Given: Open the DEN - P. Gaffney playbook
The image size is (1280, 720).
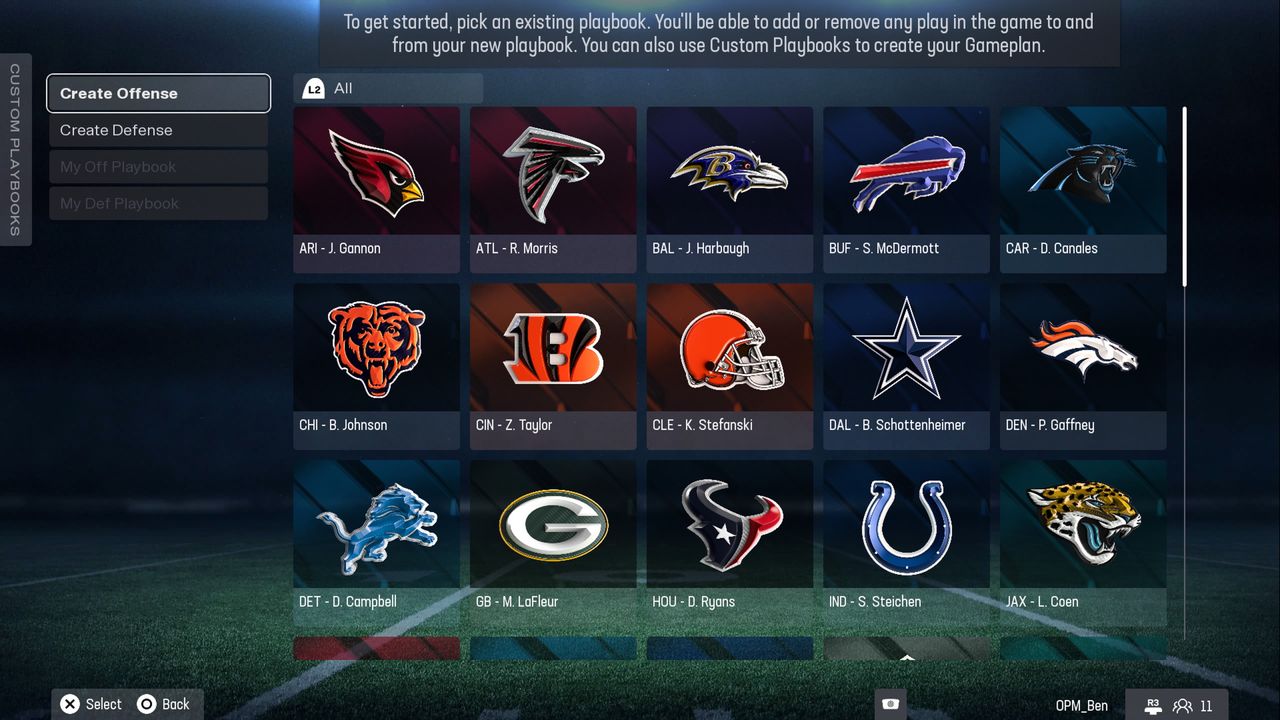Looking at the screenshot, I should pyautogui.click(x=1083, y=366).
